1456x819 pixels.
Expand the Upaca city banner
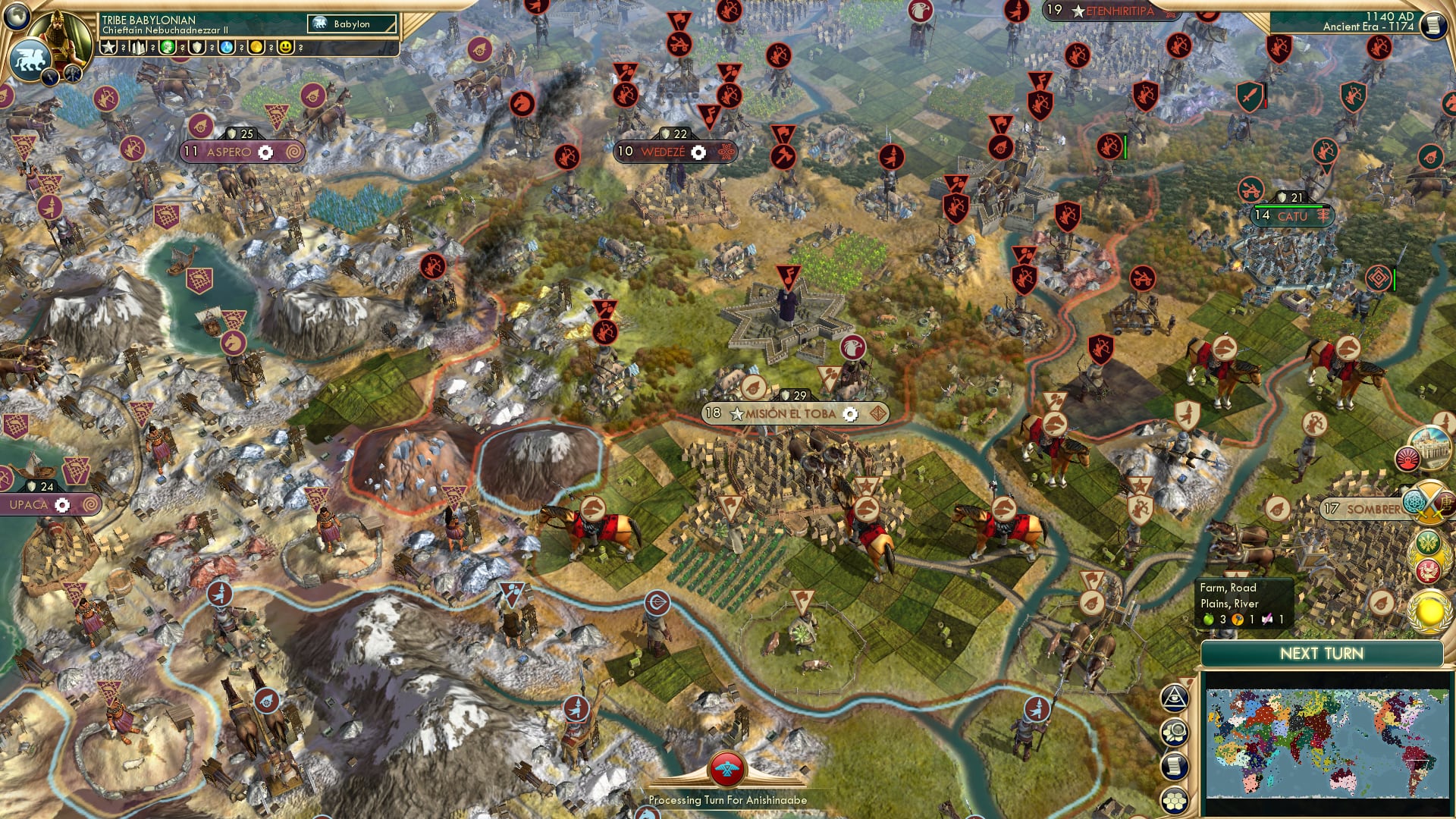pos(30,504)
